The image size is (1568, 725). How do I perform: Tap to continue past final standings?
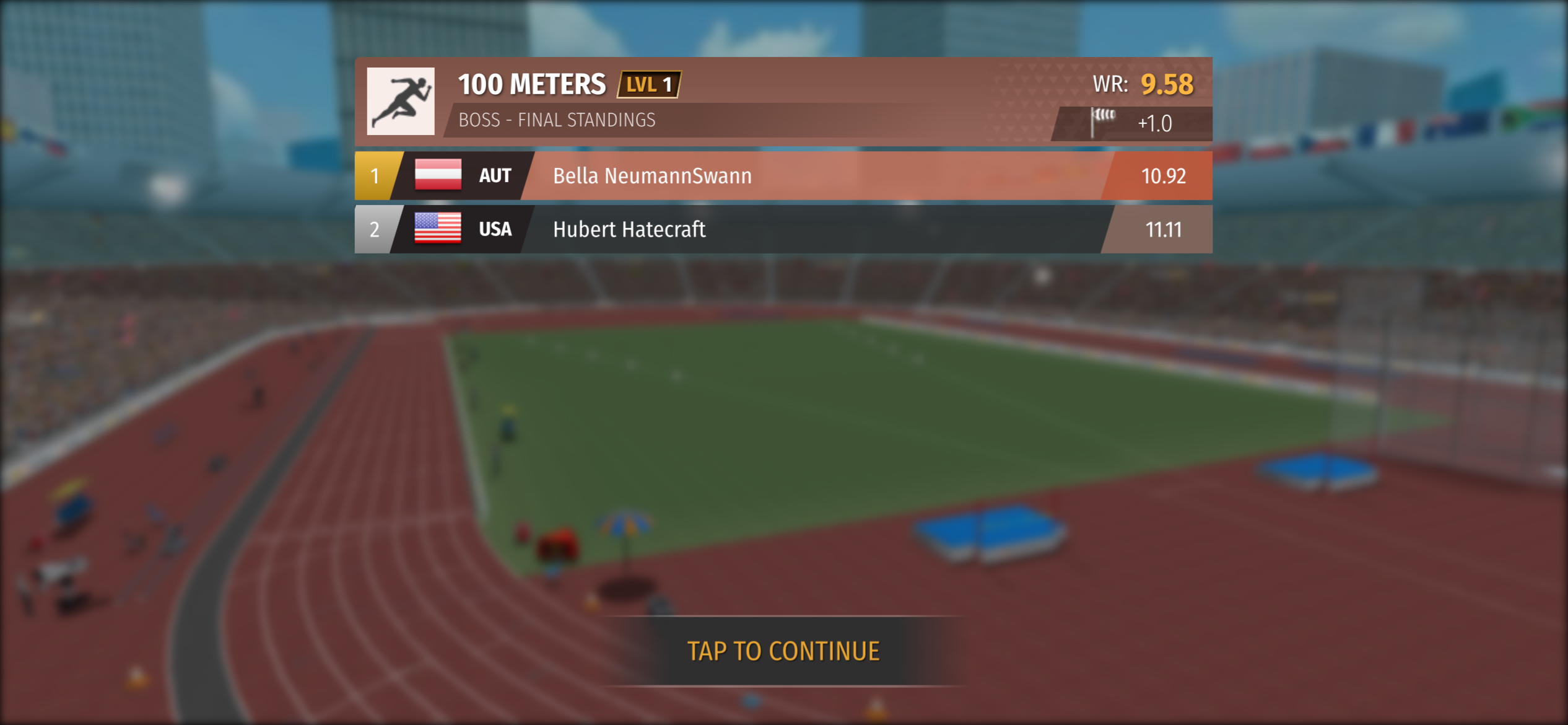coord(783,651)
